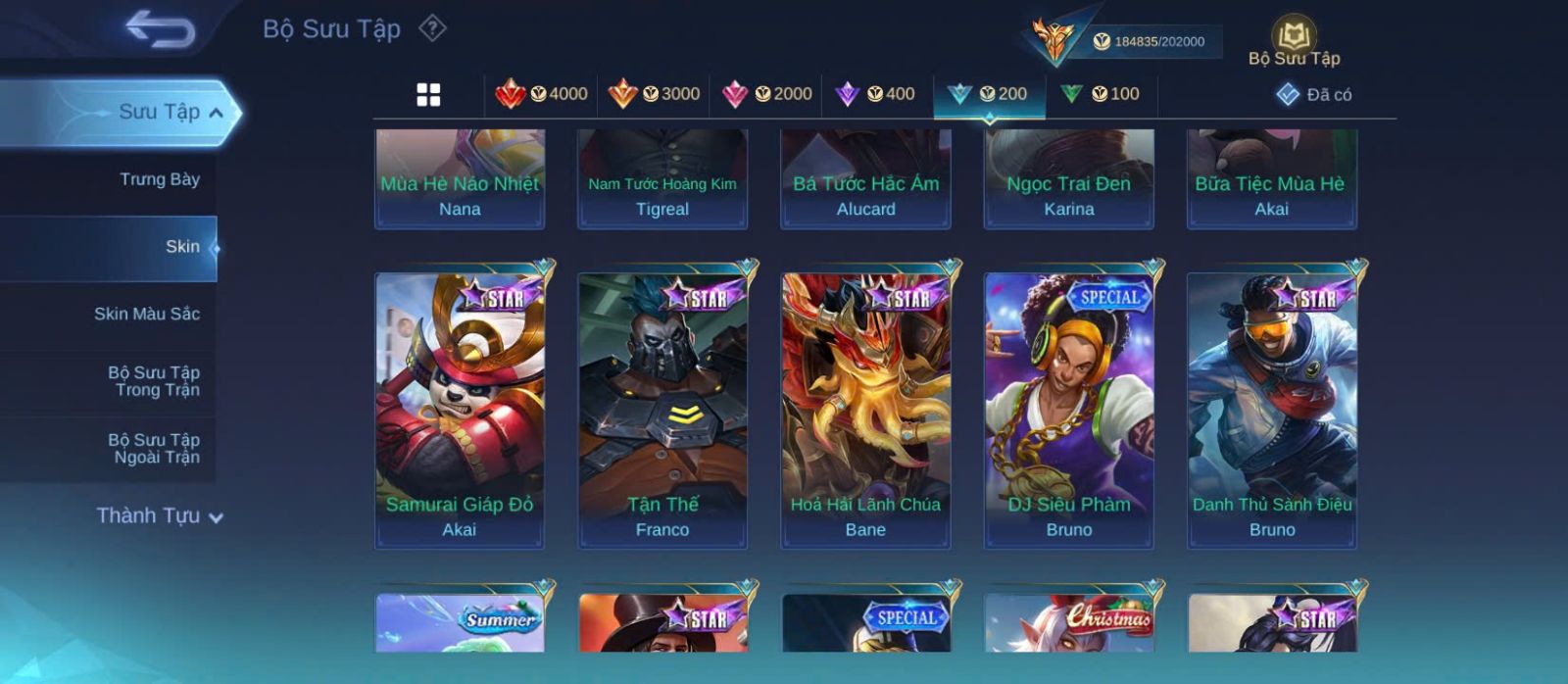Show all skins with the grid filter
The image size is (1568, 684).
tap(428, 95)
